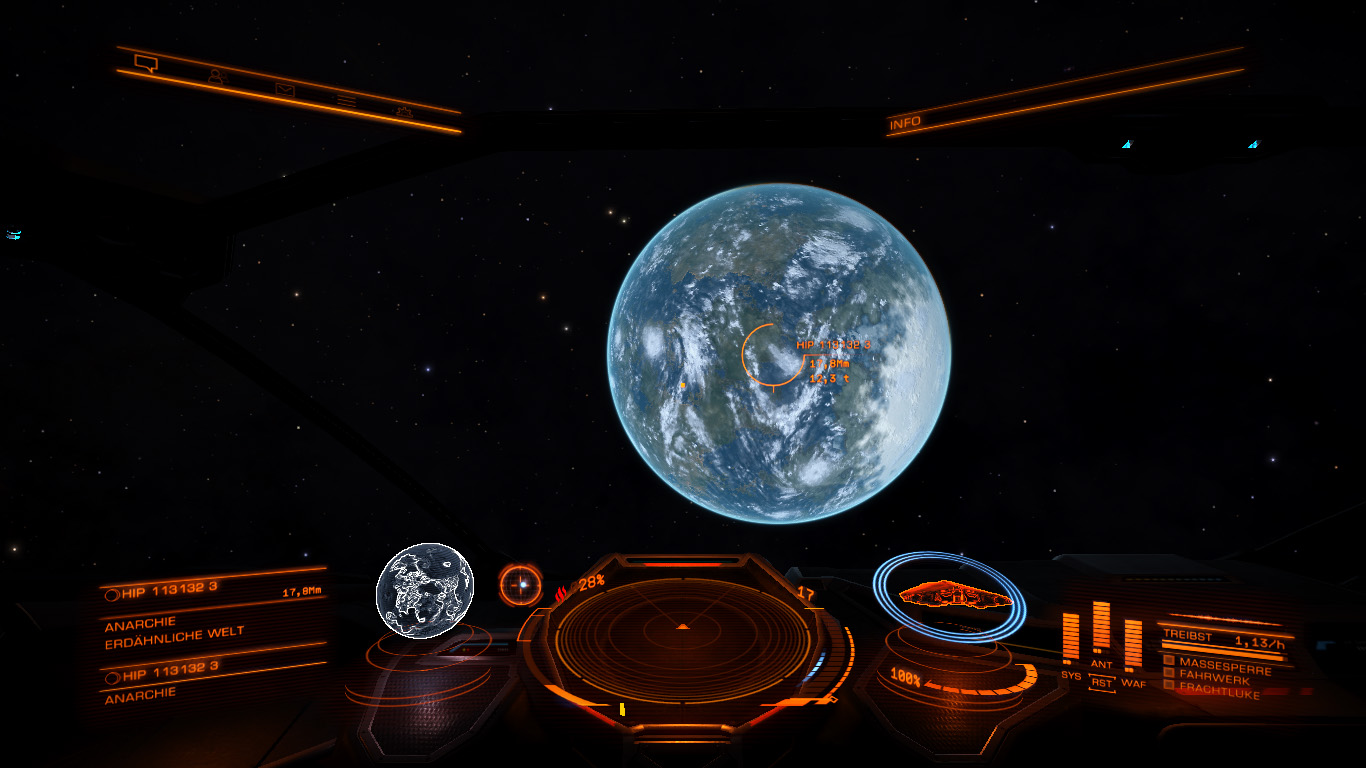1366x768 pixels.
Task: Select the own-ship shield hologram
Action: coord(948,596)
